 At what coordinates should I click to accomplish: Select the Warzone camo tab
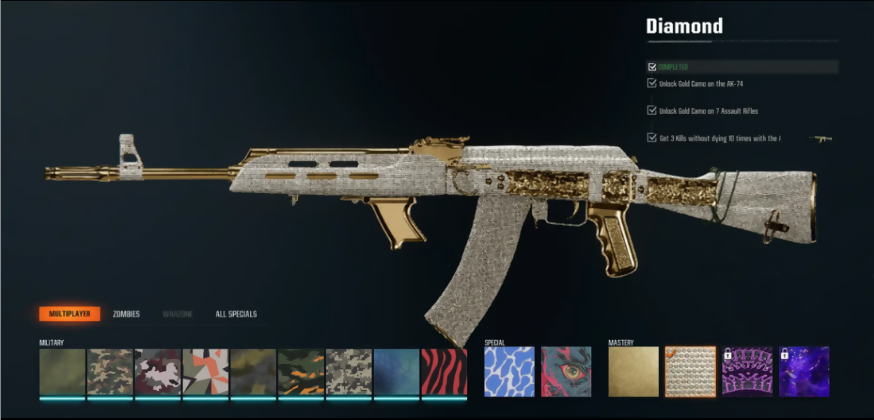(x=178, y=314)
